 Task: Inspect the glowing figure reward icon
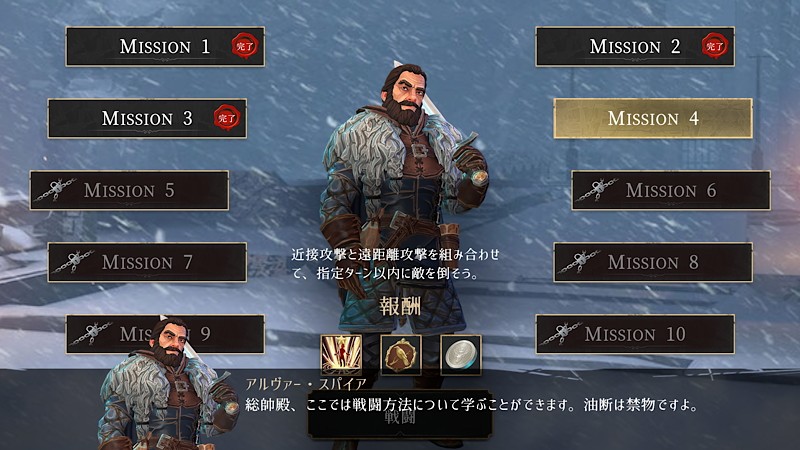pyautogui.click(x=341, y=354)
